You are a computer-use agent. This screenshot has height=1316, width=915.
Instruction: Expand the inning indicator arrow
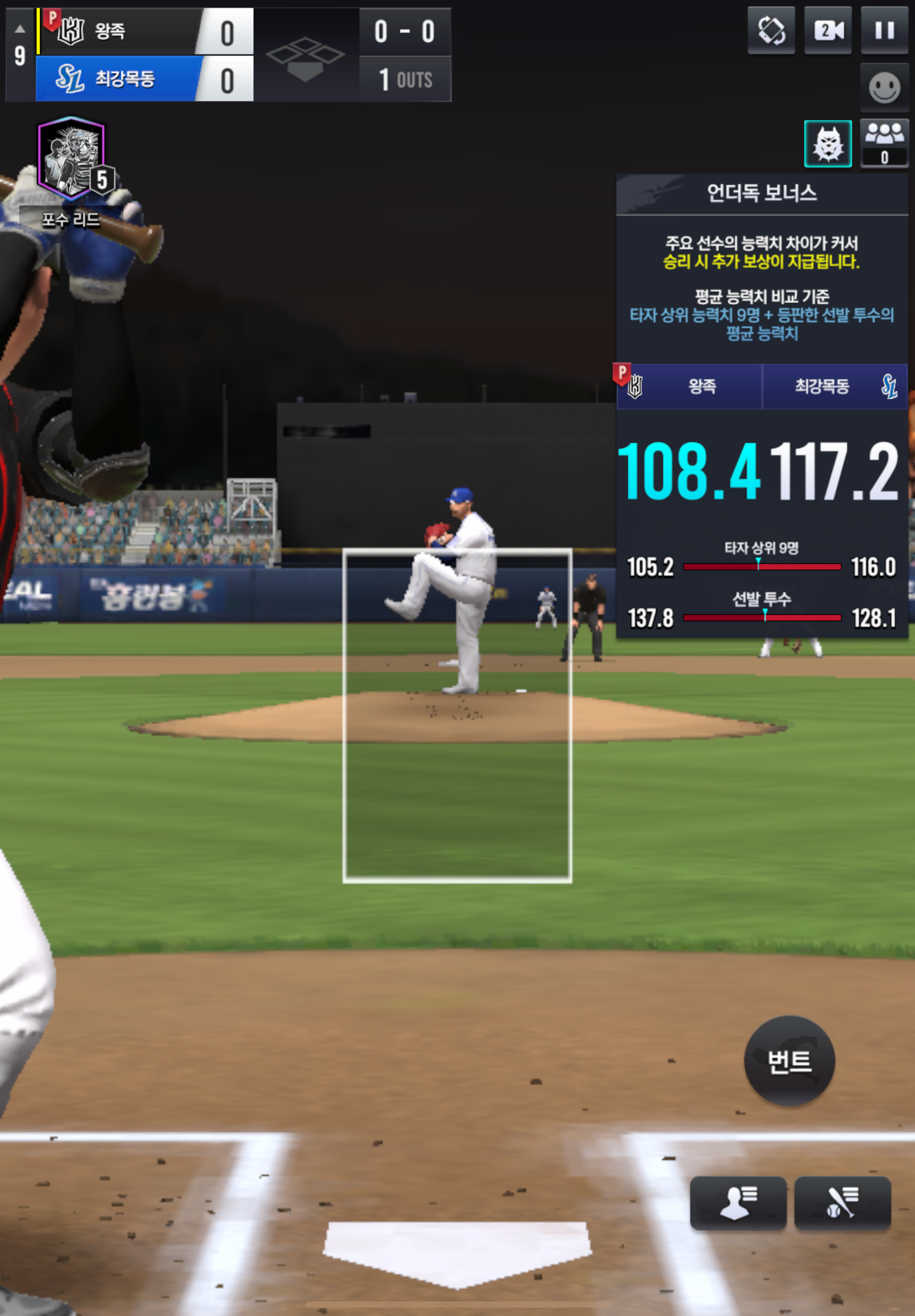pos(20,28)
